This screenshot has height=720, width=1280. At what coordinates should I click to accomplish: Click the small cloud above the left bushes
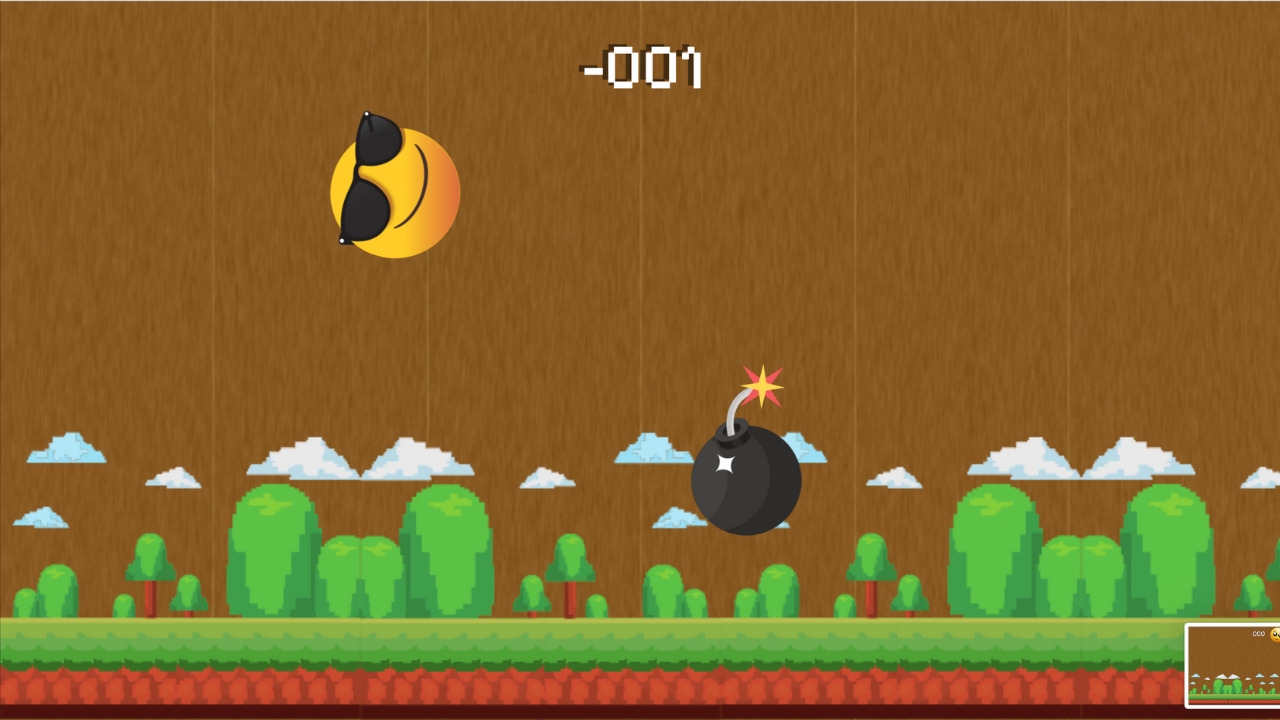(175, 480)
